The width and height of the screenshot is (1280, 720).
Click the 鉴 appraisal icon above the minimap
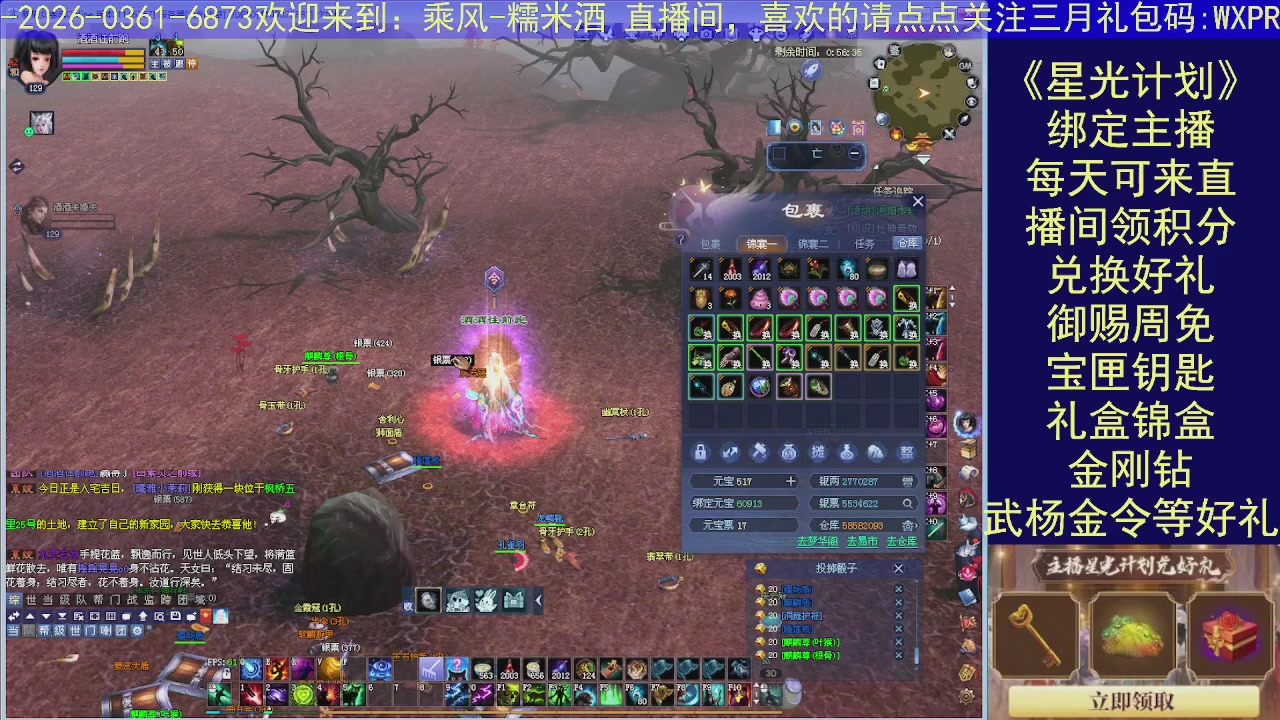click(x=894, y=50)
